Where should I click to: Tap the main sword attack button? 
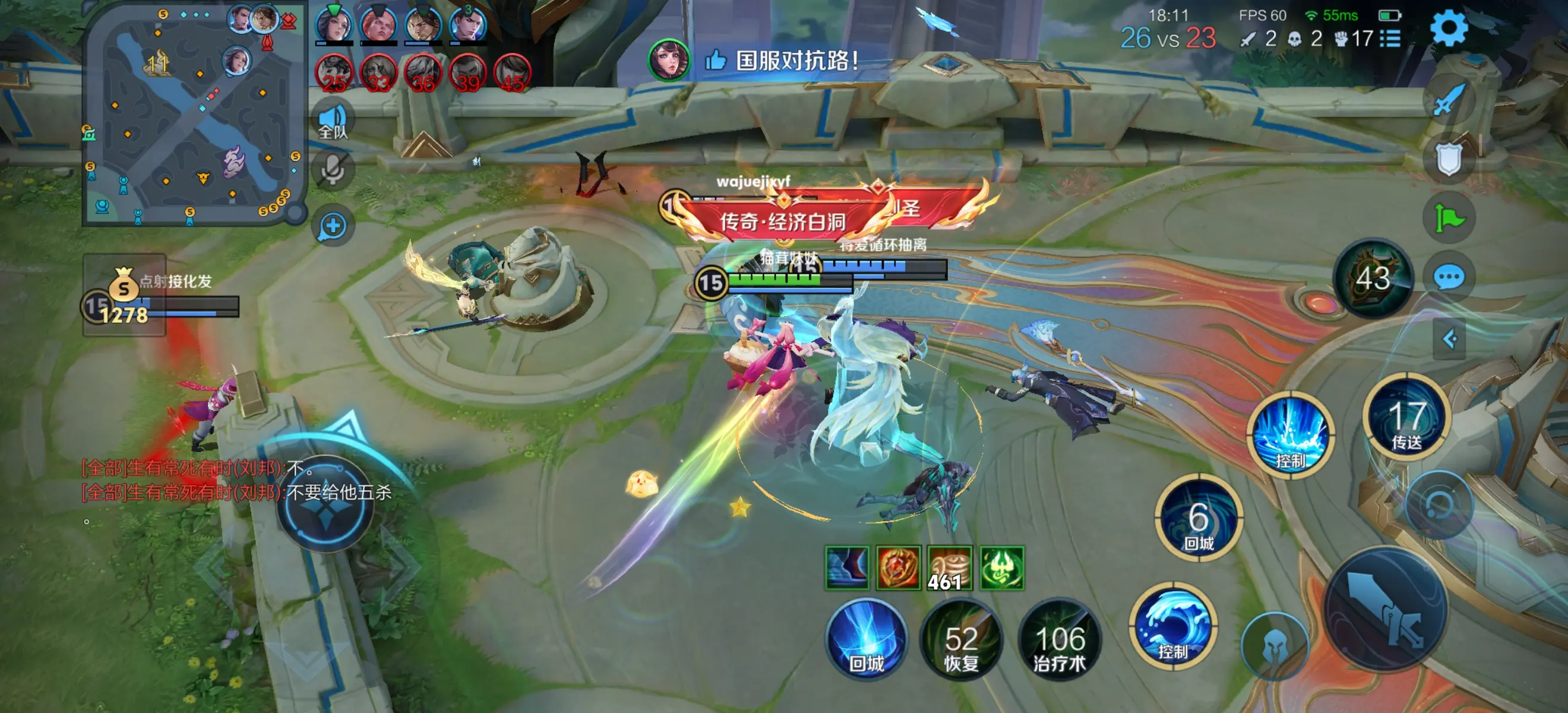1386,609
